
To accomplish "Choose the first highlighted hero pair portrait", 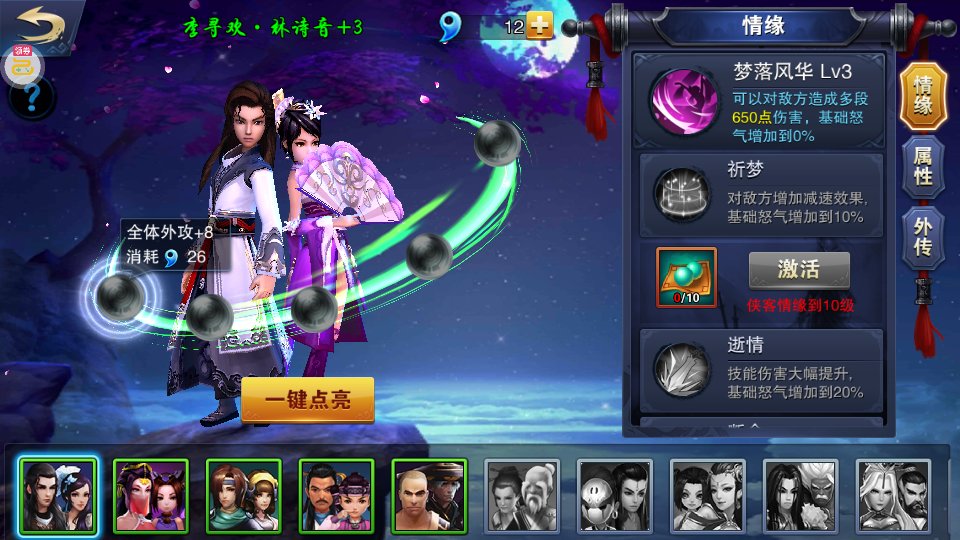I will click(58, 495).
